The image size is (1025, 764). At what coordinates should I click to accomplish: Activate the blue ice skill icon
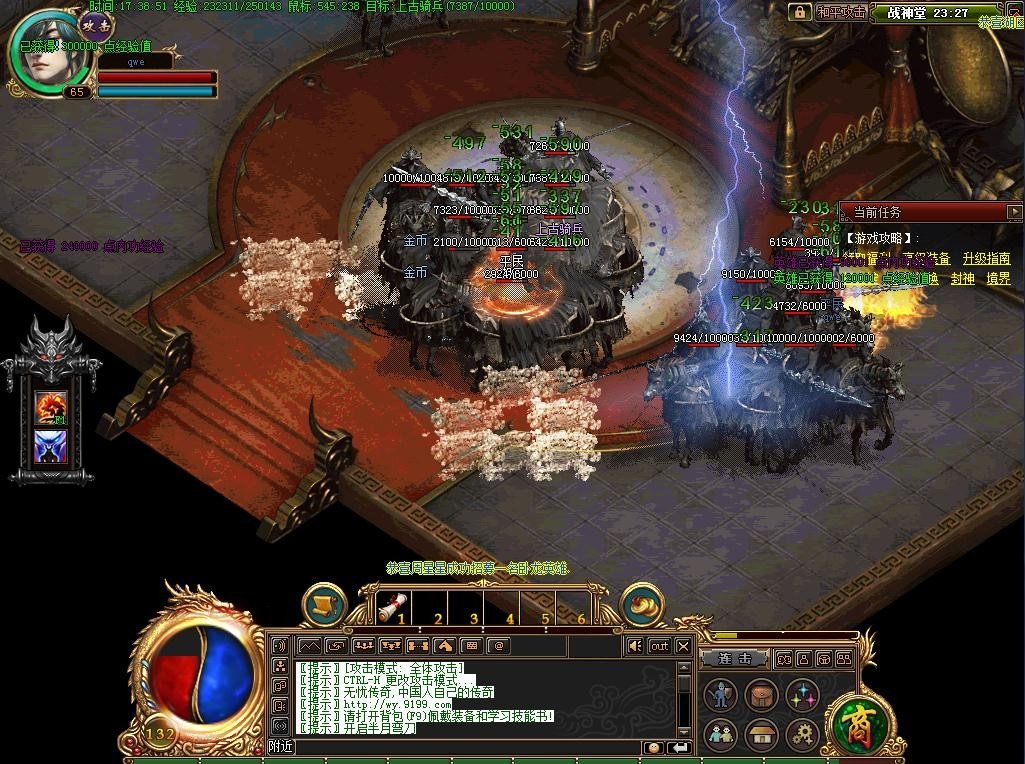50,447
